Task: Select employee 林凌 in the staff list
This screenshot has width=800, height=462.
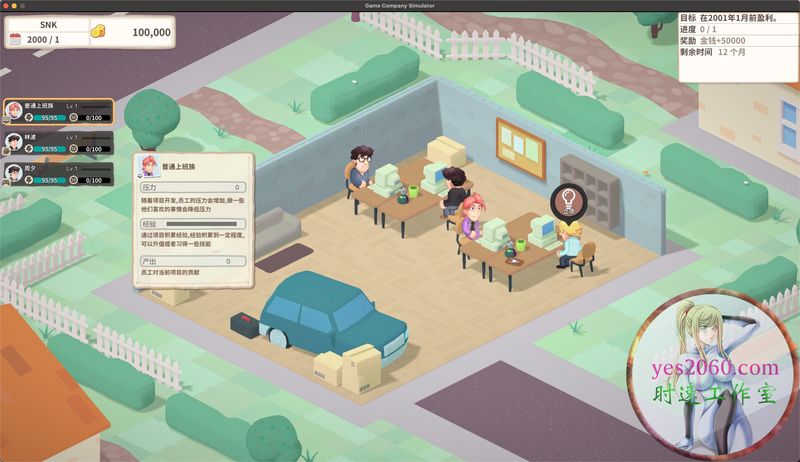Action: pyautogui.click(x=58, y=143)
